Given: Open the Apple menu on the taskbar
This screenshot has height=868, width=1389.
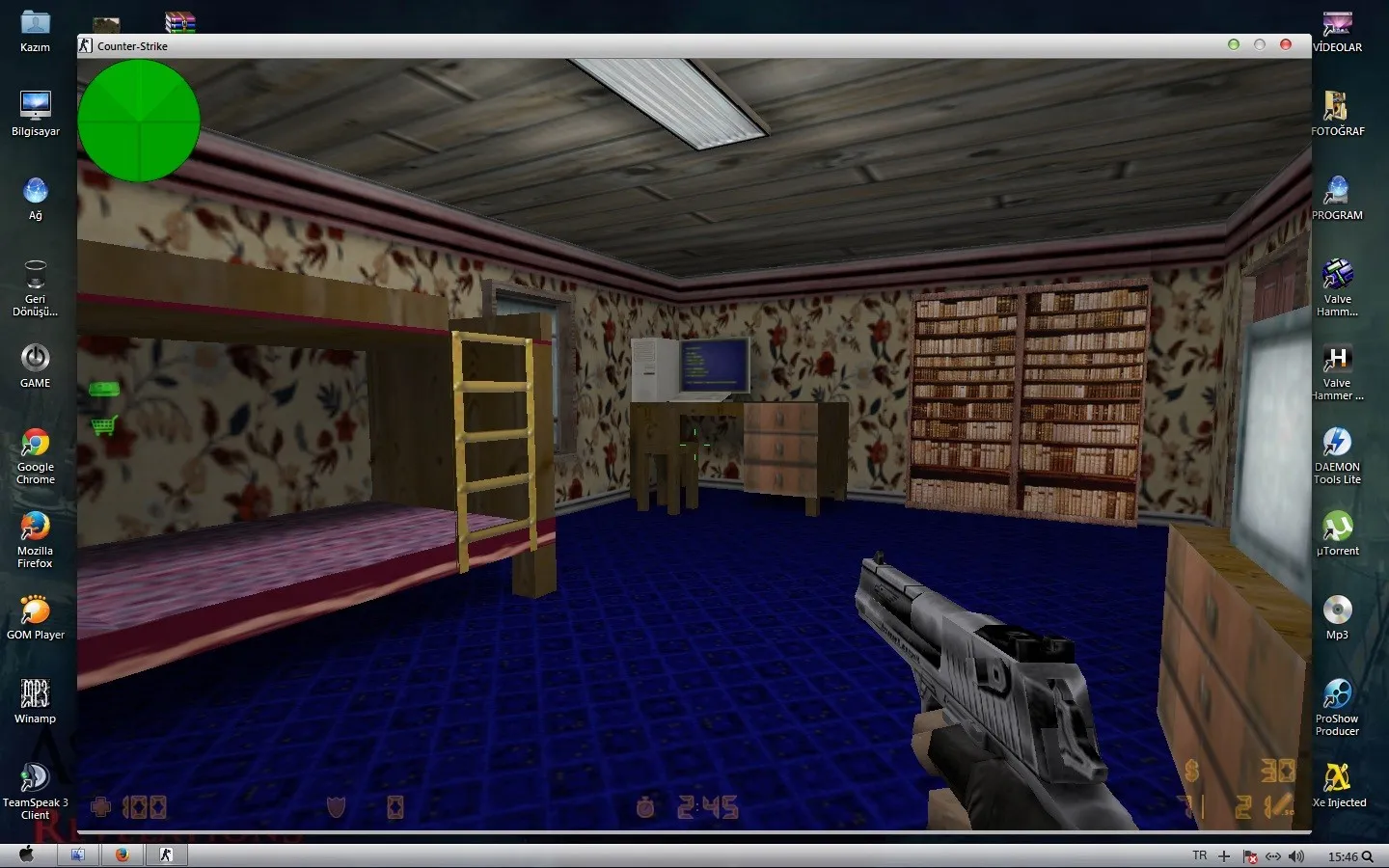Looking at the screenshot, I should click(26, 854).
